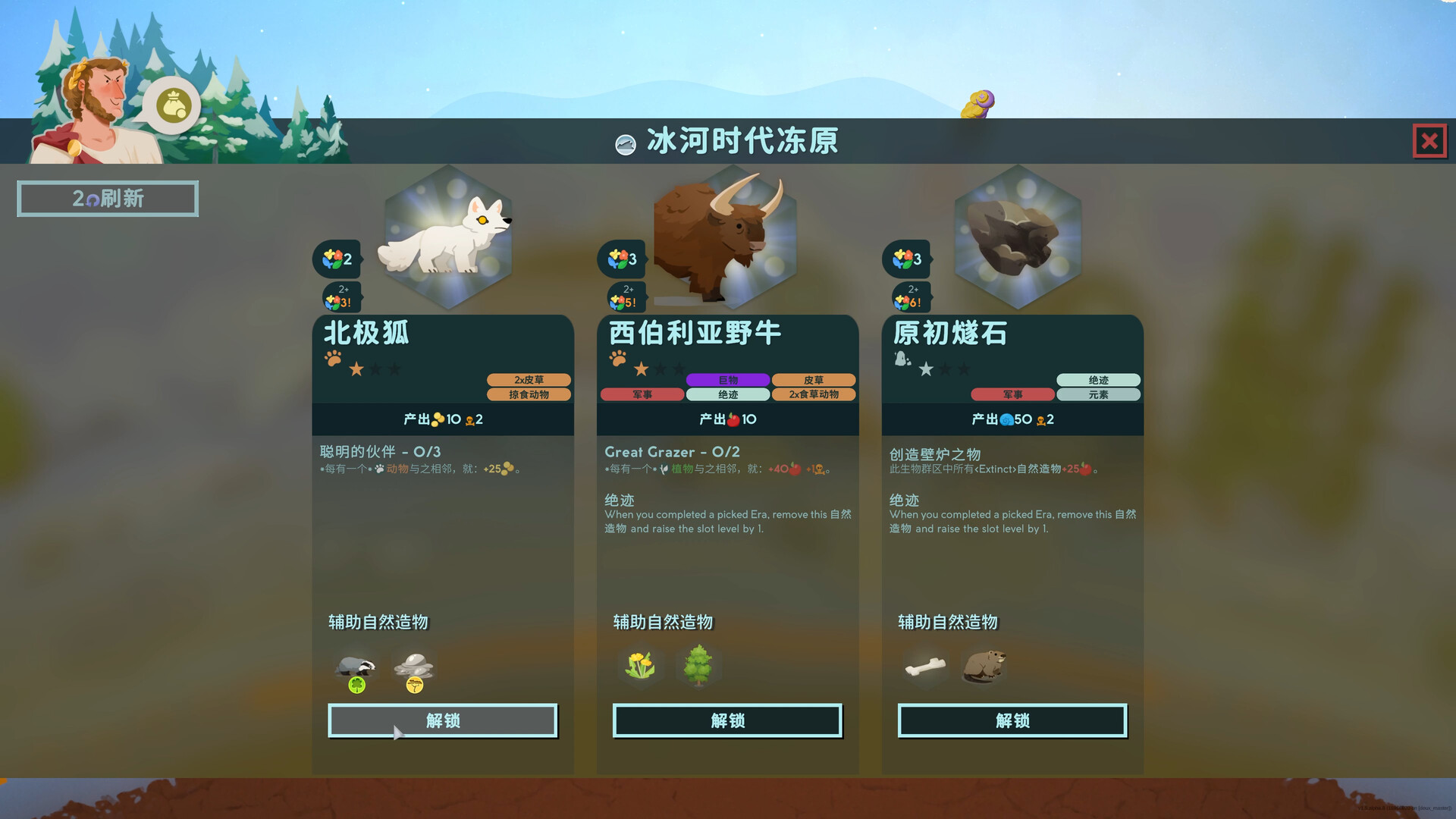
Task: Click the primordial flint rock portrait
Action: 1016,235
